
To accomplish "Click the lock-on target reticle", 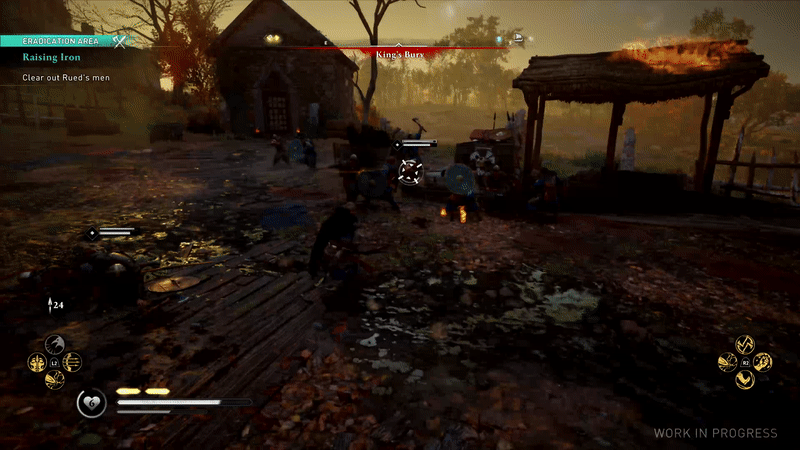I will [409, 172].
